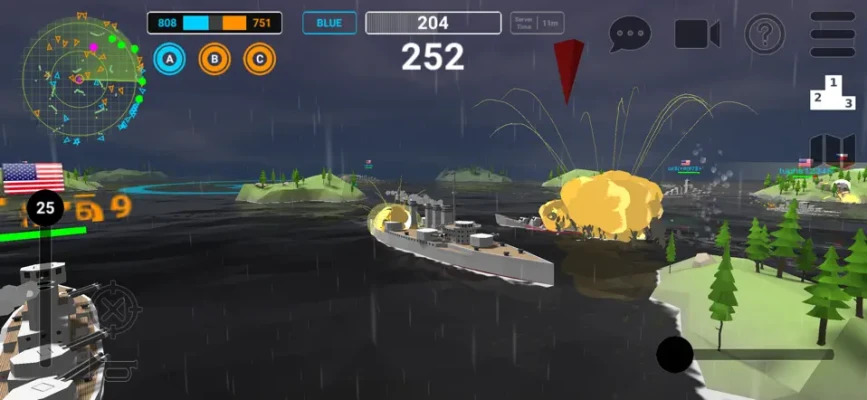Open the question mark help

pos(764,35)
